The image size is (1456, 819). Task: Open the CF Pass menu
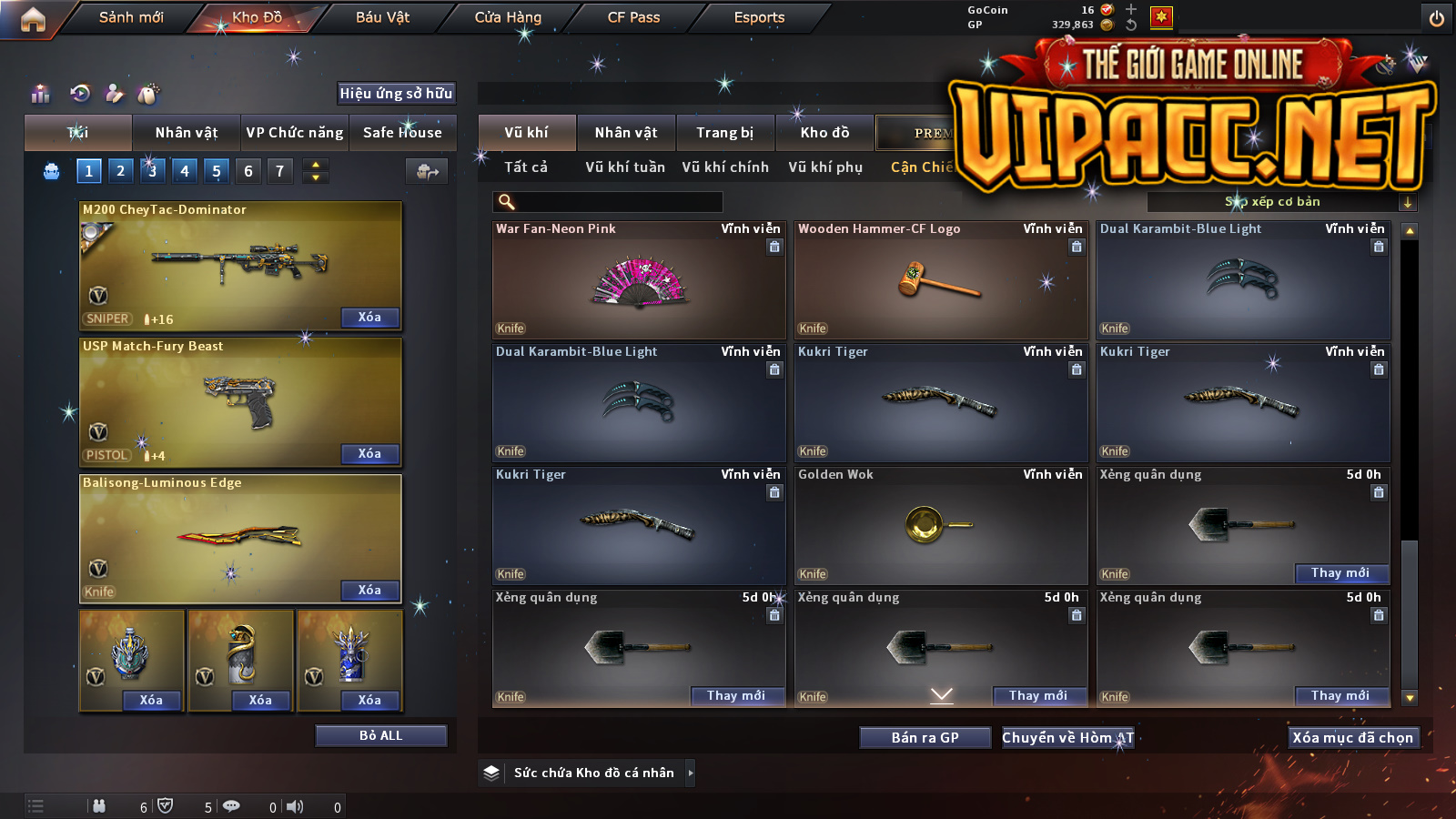point(633,17)
